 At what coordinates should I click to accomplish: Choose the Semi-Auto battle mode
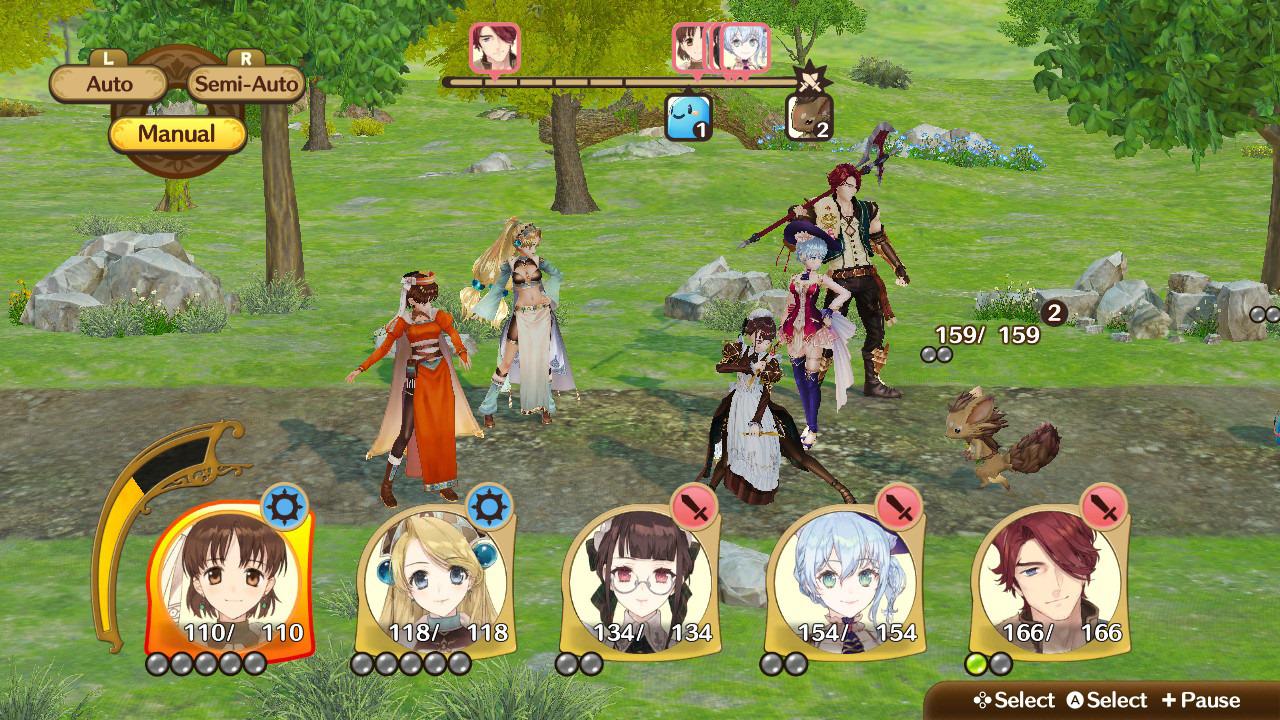tap(246, 84)
